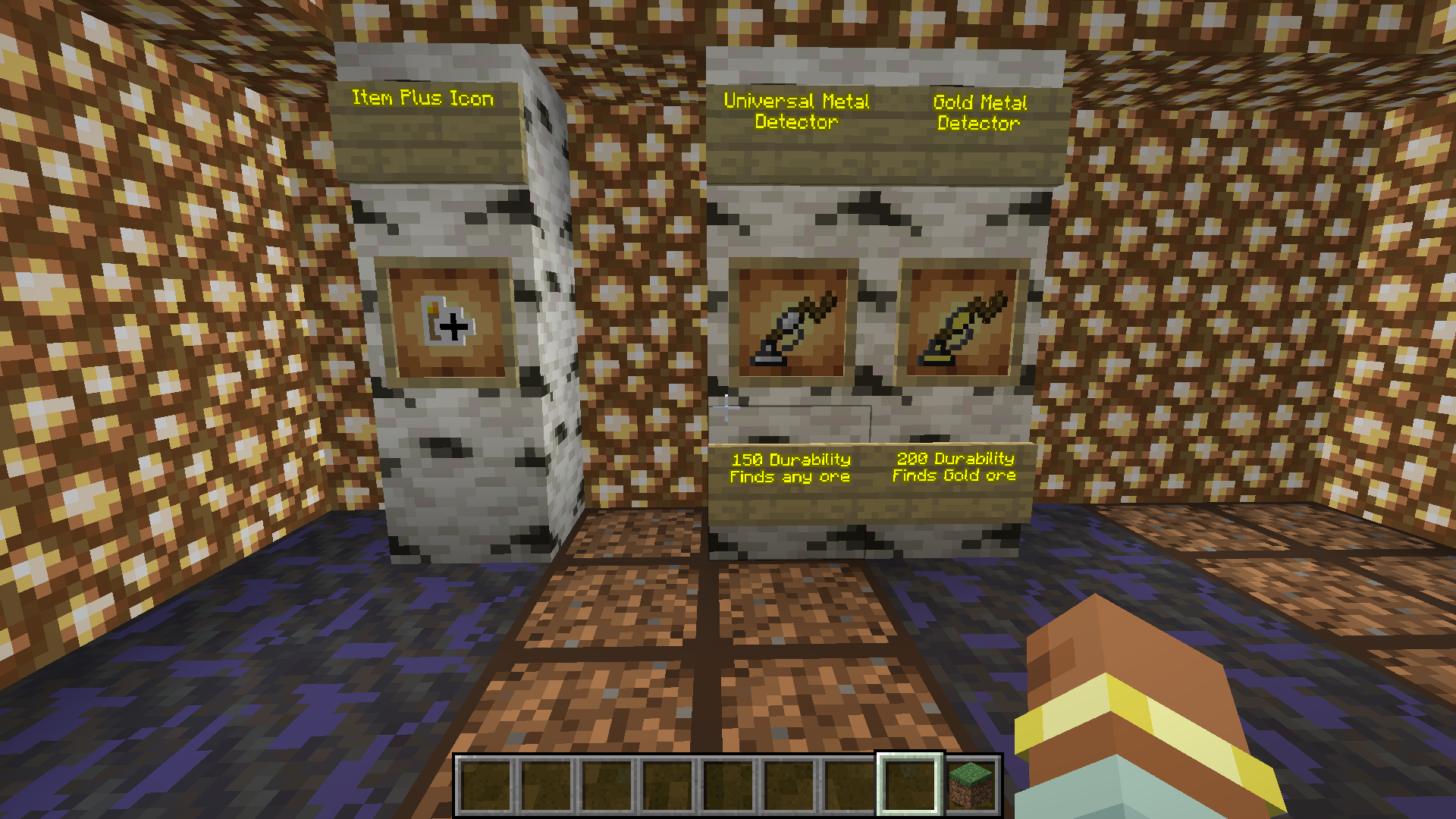Click the 200 Durability Finds Gold ore sign
Viewport: 1456px width, 819px height.
point(955,468)
